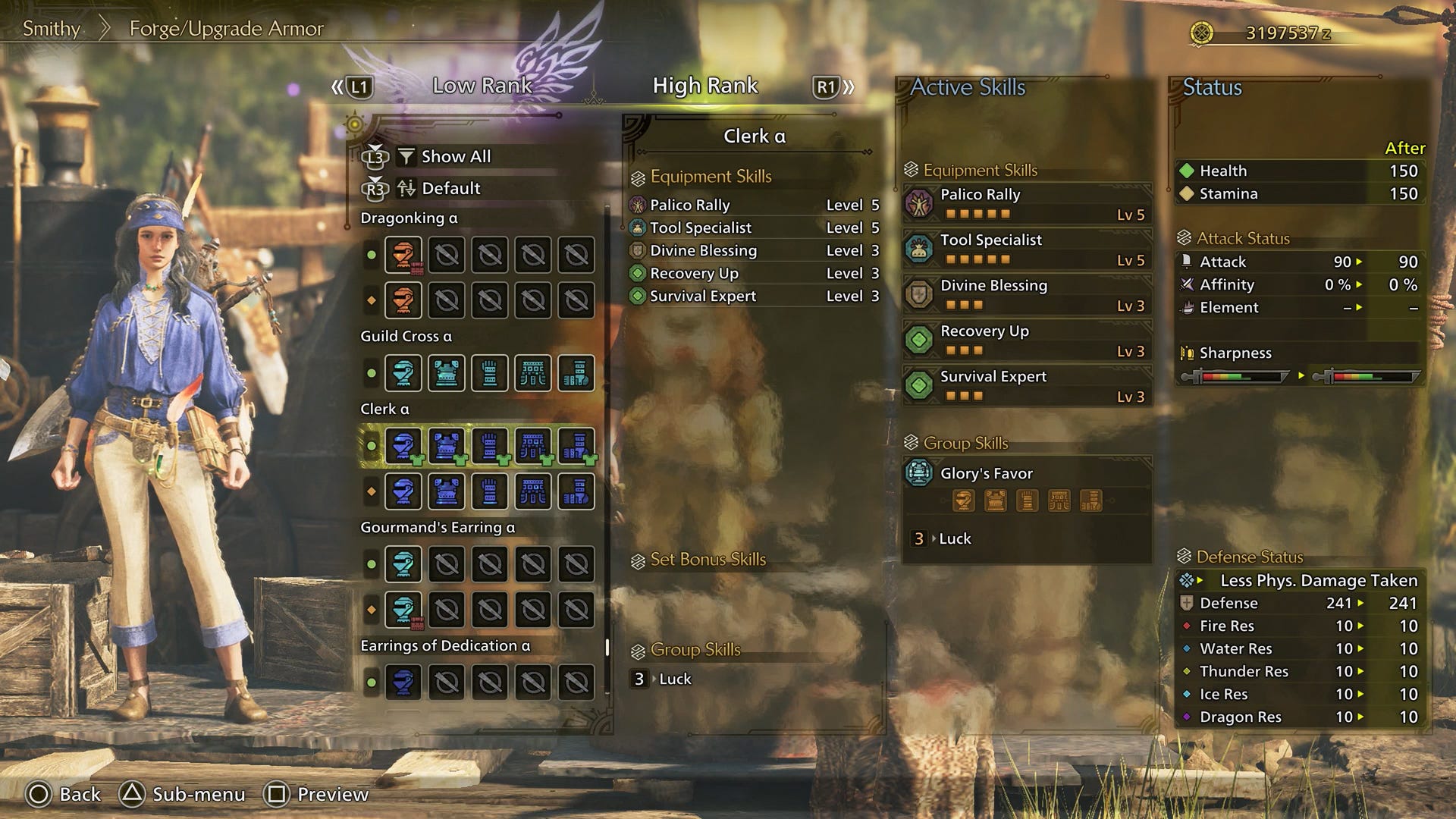The image size is (1456, 819).
Task: Click the Earrings of Dedication α icon
Action: coord(404,682)
